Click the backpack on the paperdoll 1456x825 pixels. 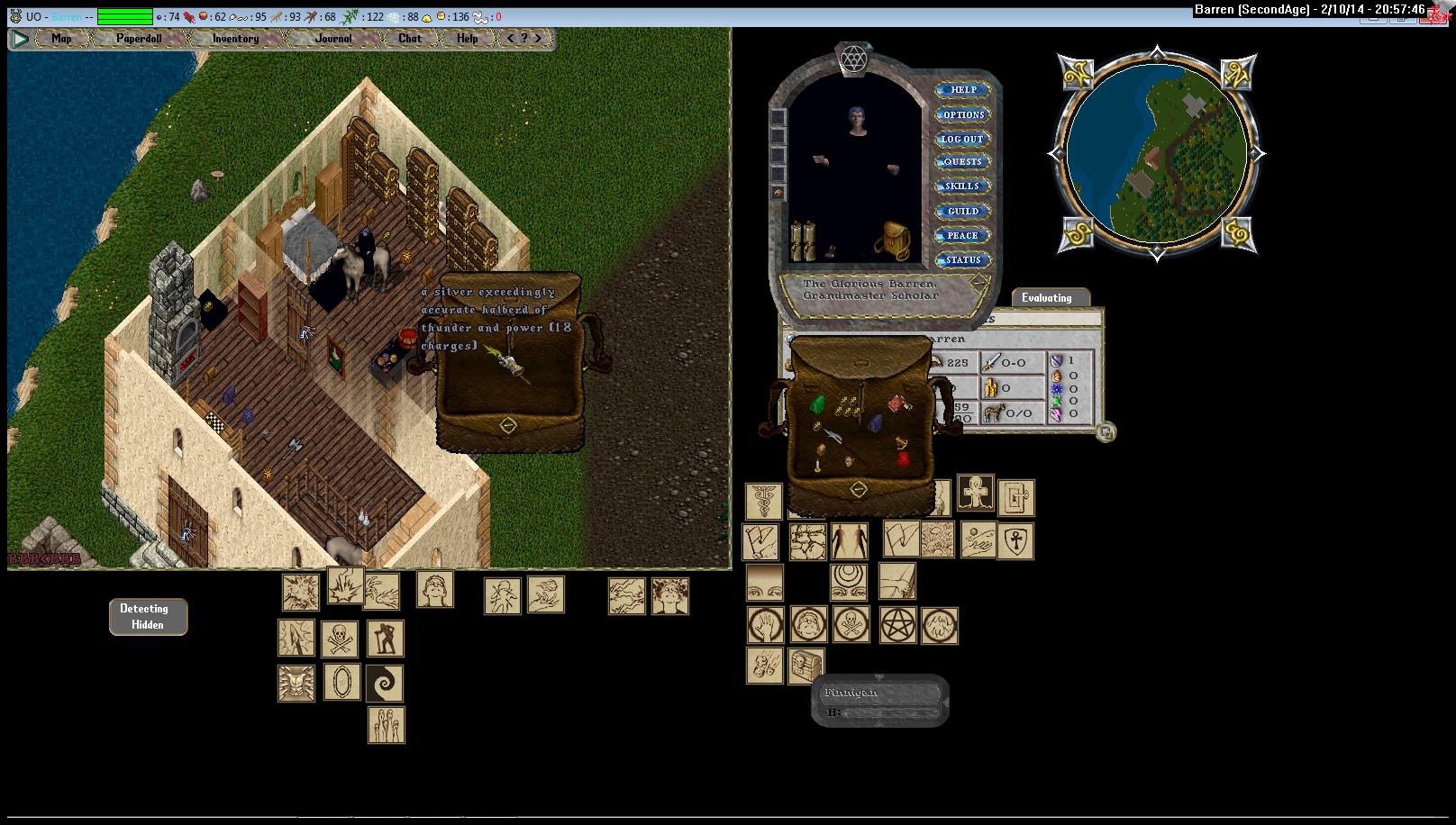click(891, 240)
